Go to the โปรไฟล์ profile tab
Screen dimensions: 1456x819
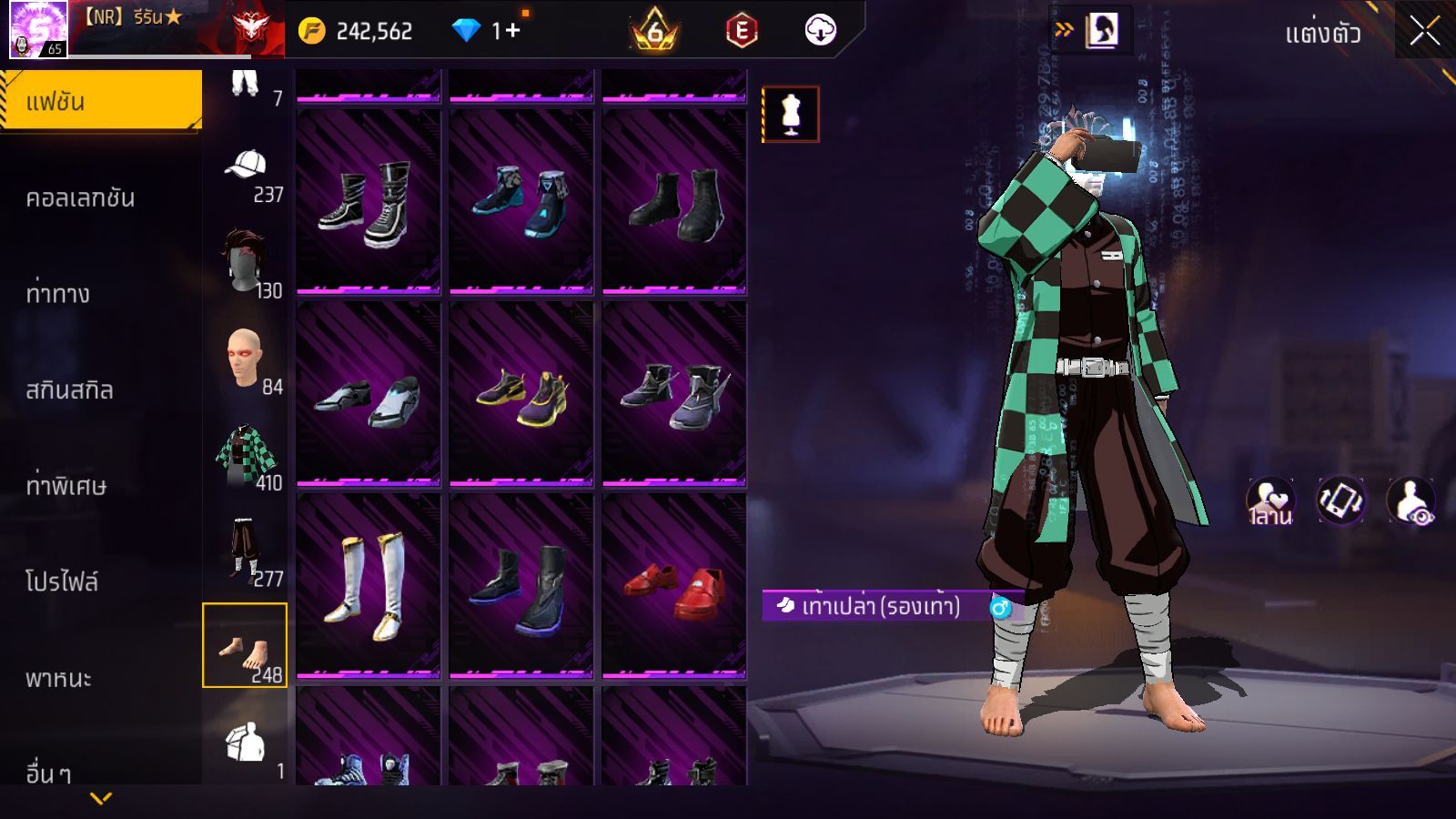pos(62,581)
